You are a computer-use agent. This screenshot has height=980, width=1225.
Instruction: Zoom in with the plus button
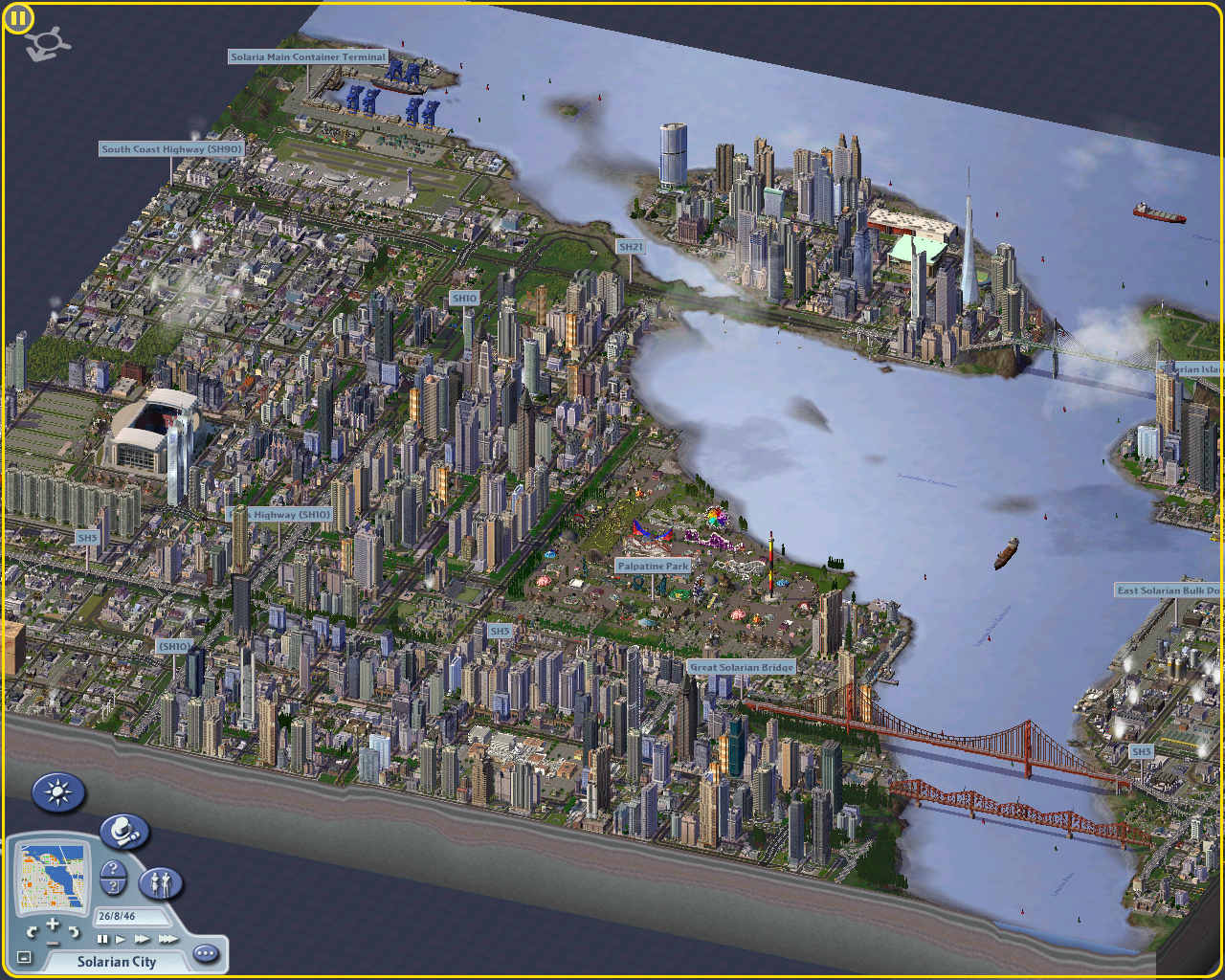53,923
